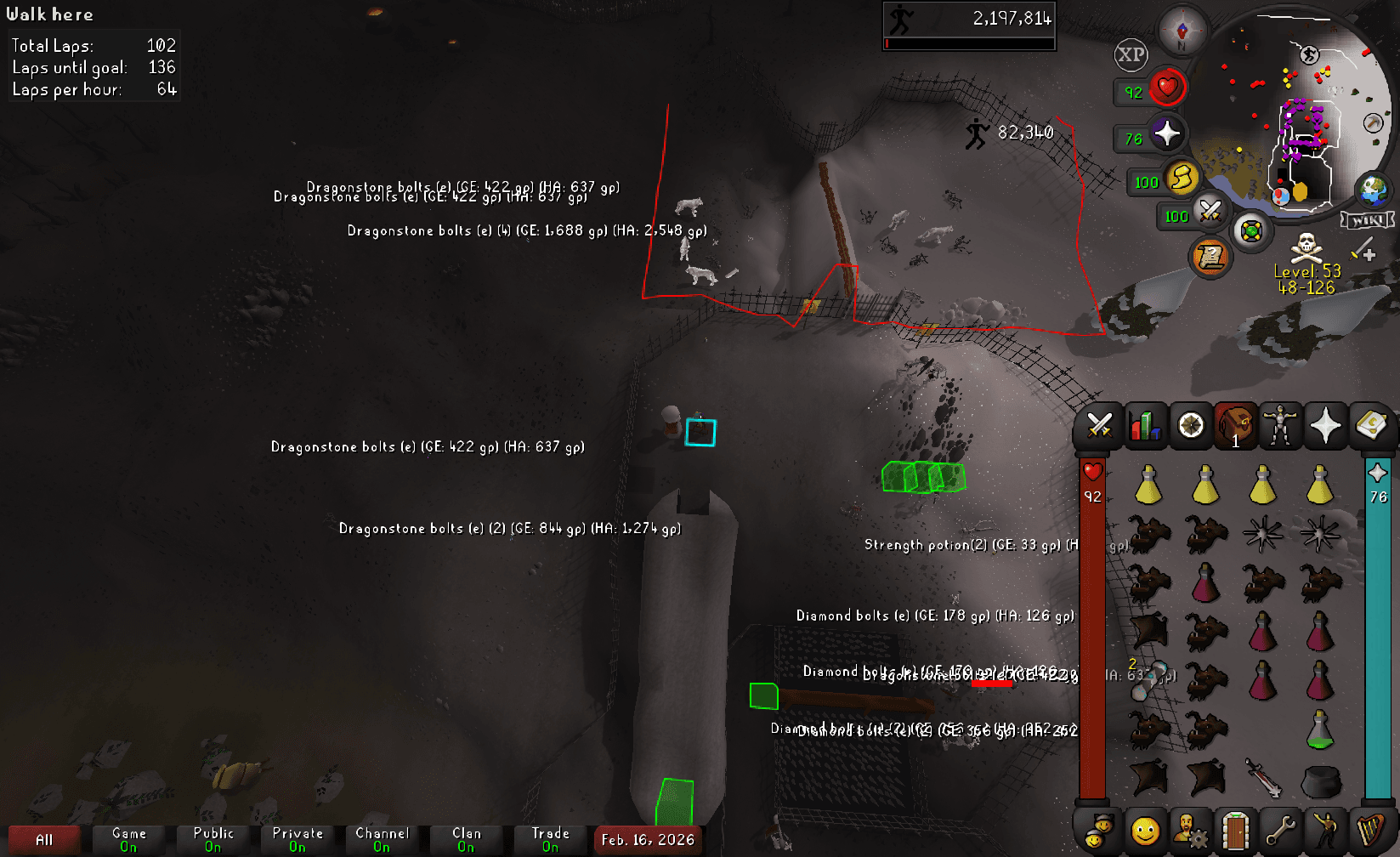Image resolution: width=1400 pixels, height=857 pixels.
Task: Click the XP tracker button
Action: [1131, 55]
